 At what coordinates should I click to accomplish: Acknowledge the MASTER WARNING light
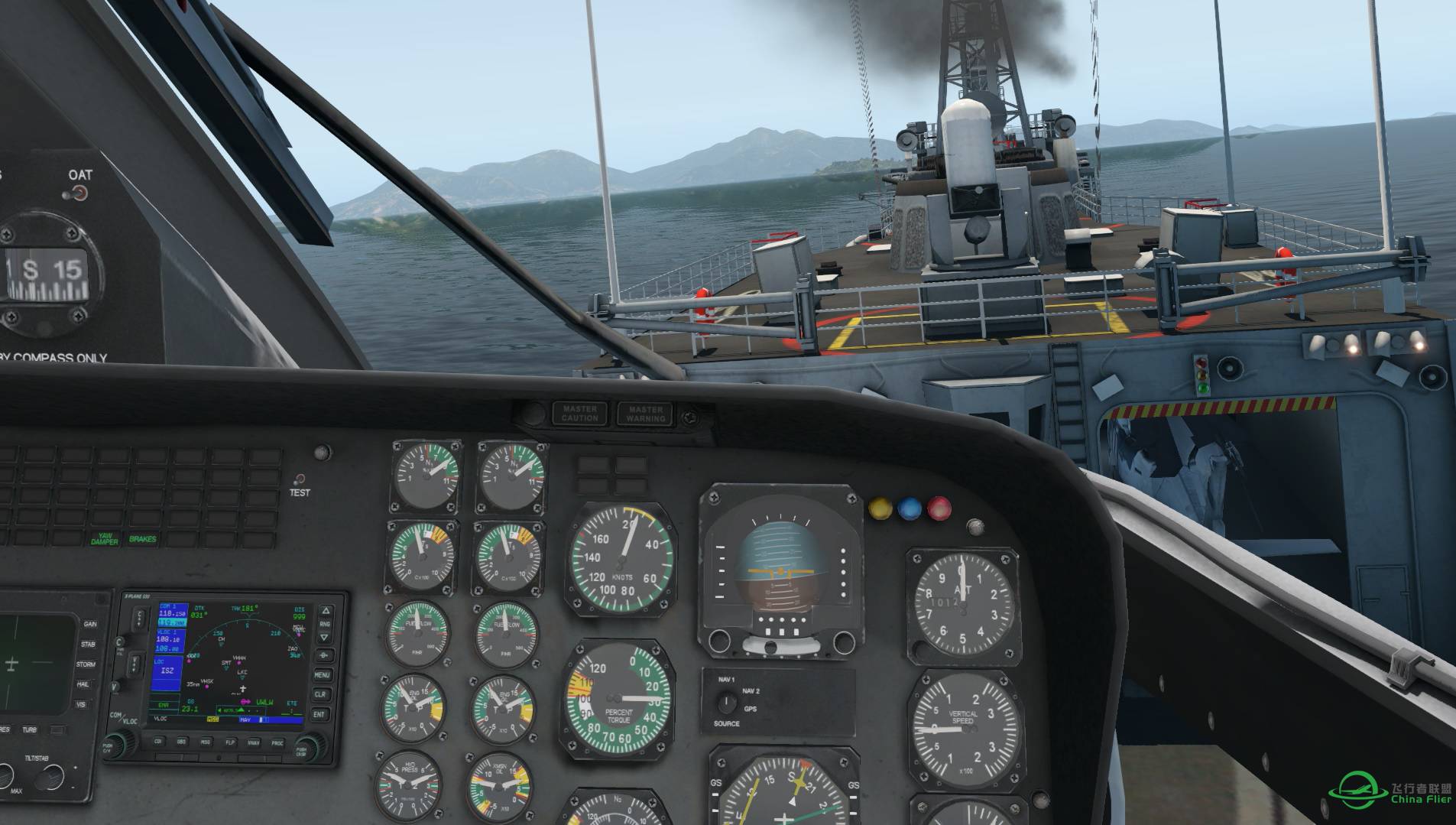[645, 414]
